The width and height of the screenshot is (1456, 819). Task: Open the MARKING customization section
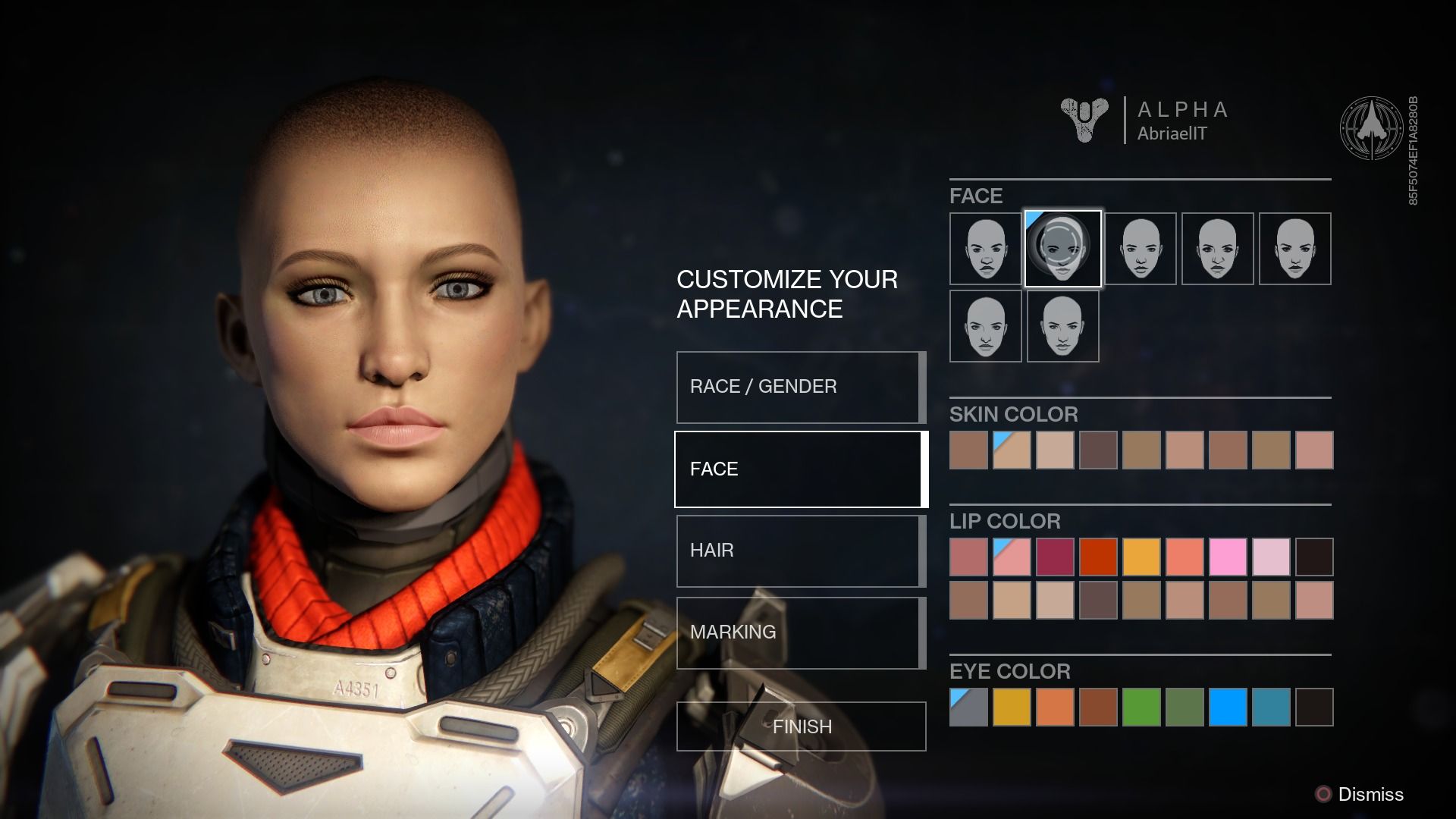[799, 632]
